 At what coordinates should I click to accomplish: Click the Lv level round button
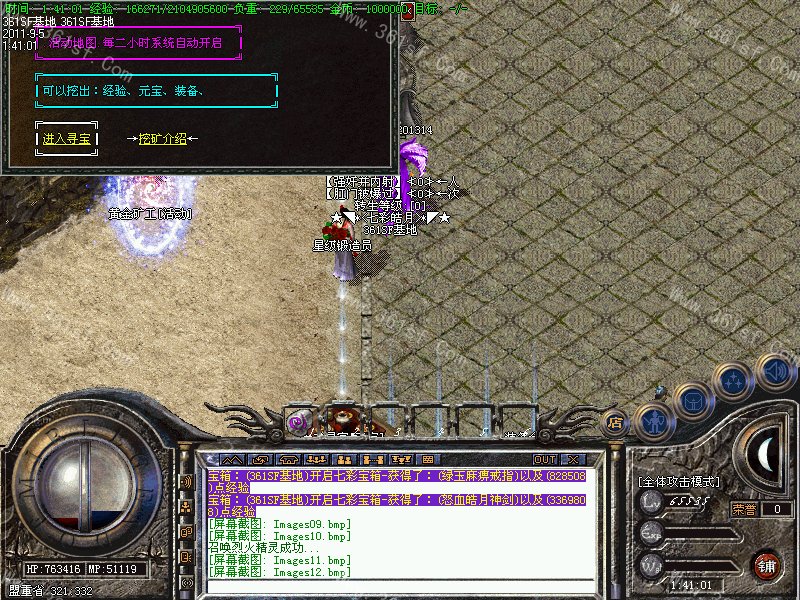click(x=651, y=501)
